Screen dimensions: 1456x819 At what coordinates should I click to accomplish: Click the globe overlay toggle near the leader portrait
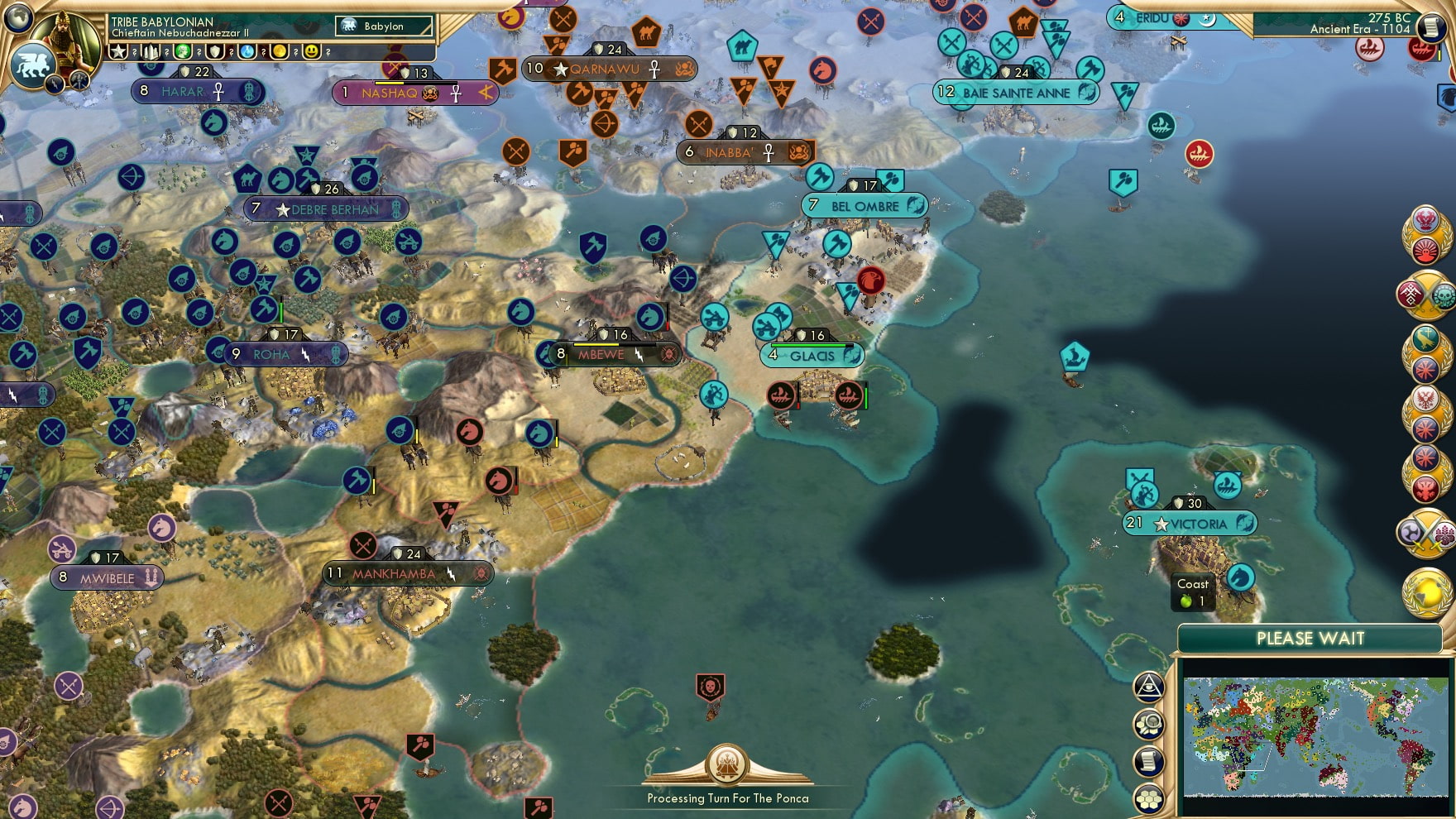point(18,19)
